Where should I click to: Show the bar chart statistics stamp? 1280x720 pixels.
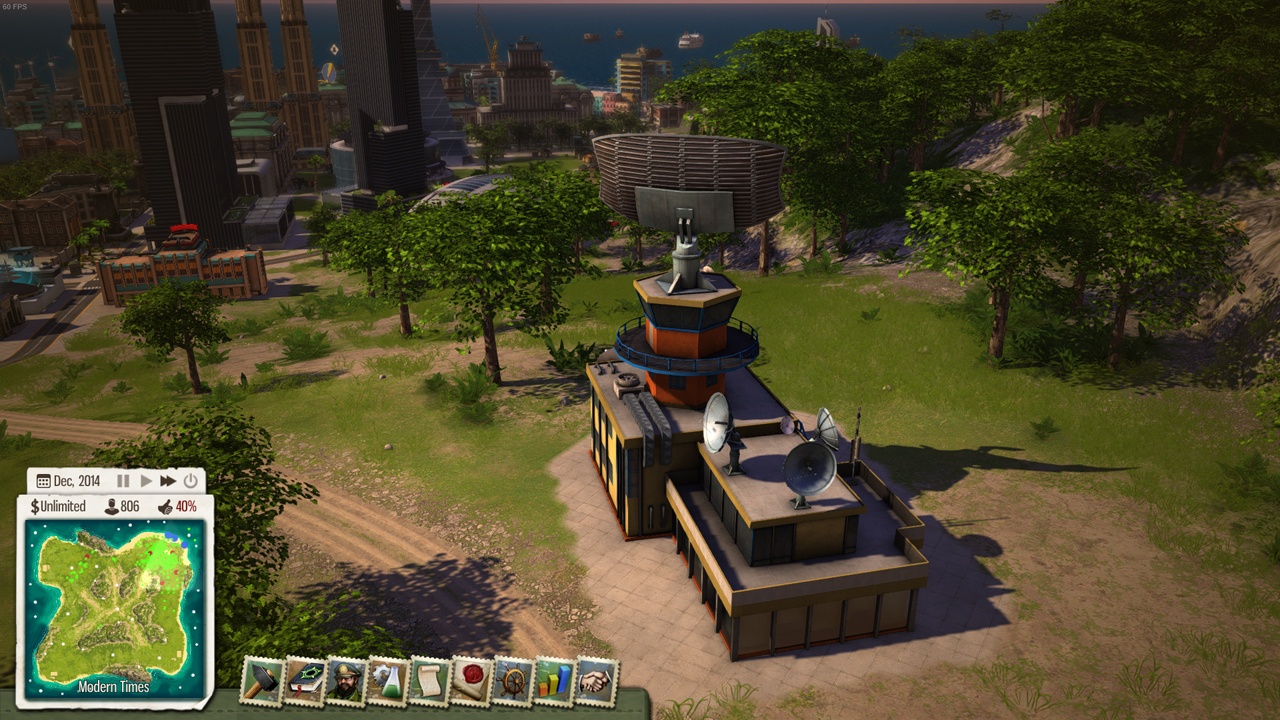(x=554, y=682)
